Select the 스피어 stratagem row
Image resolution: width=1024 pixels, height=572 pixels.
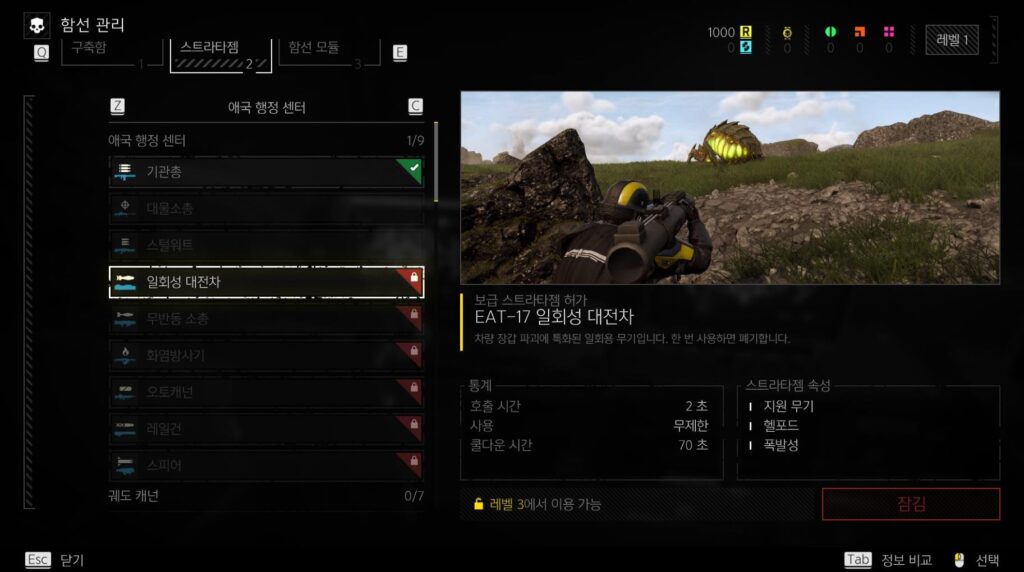tap(265, 465)
